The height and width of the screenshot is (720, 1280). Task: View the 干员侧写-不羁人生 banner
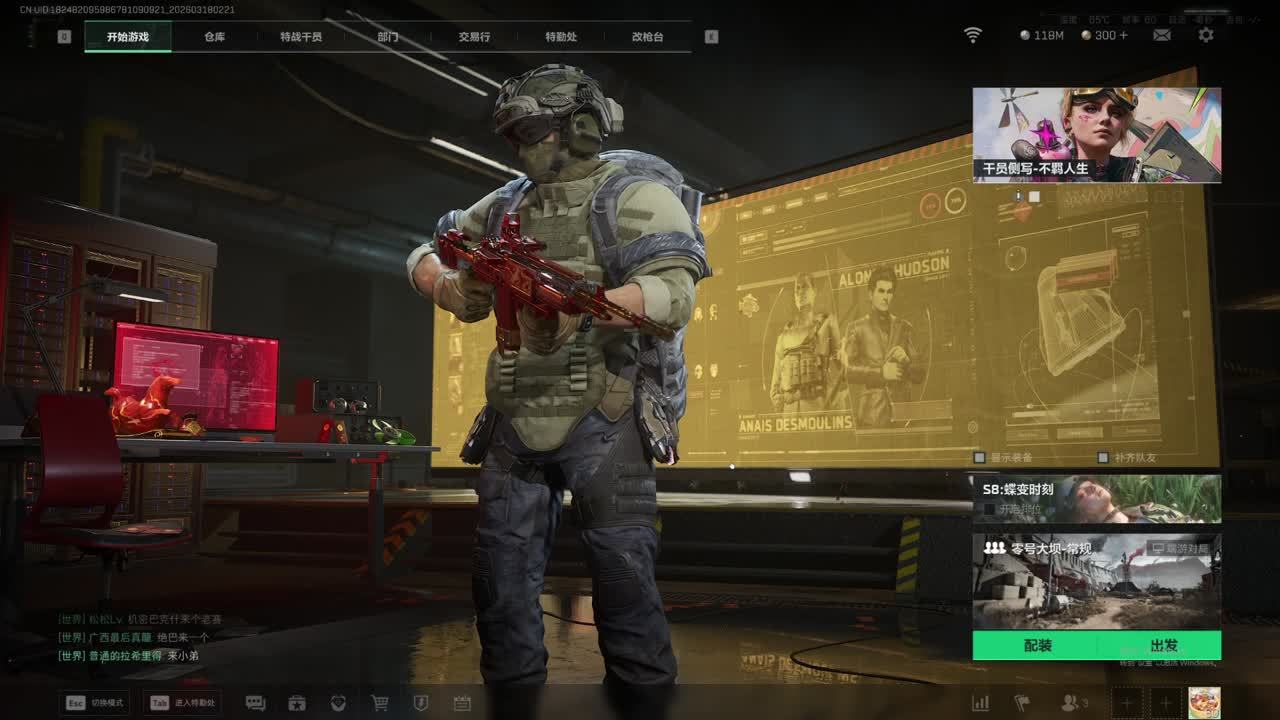(1096, 135)
